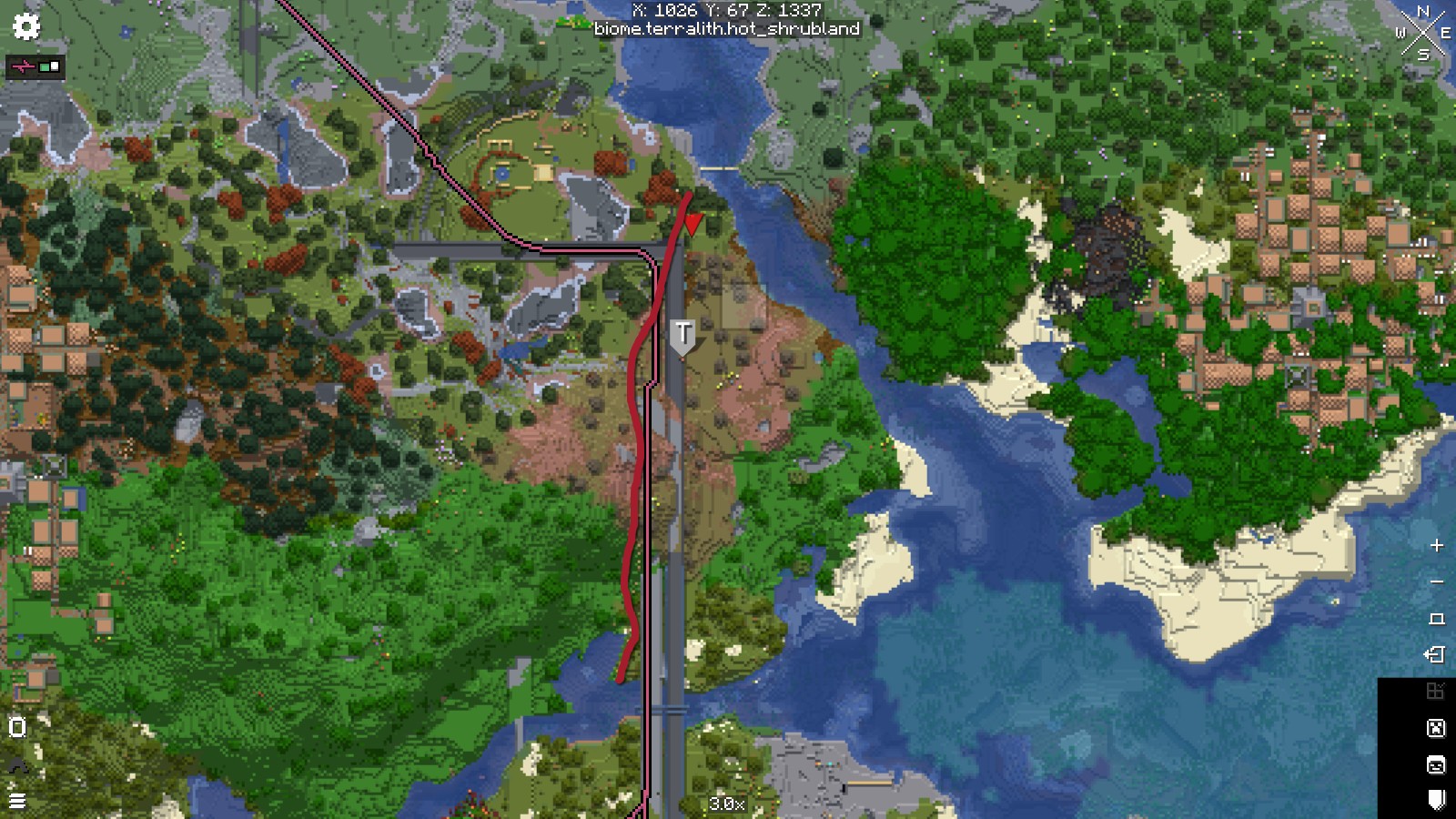Toggle the train track overlay switch
The height and width of the screenshot is (819, 1456).
click(x=35, y=66)
